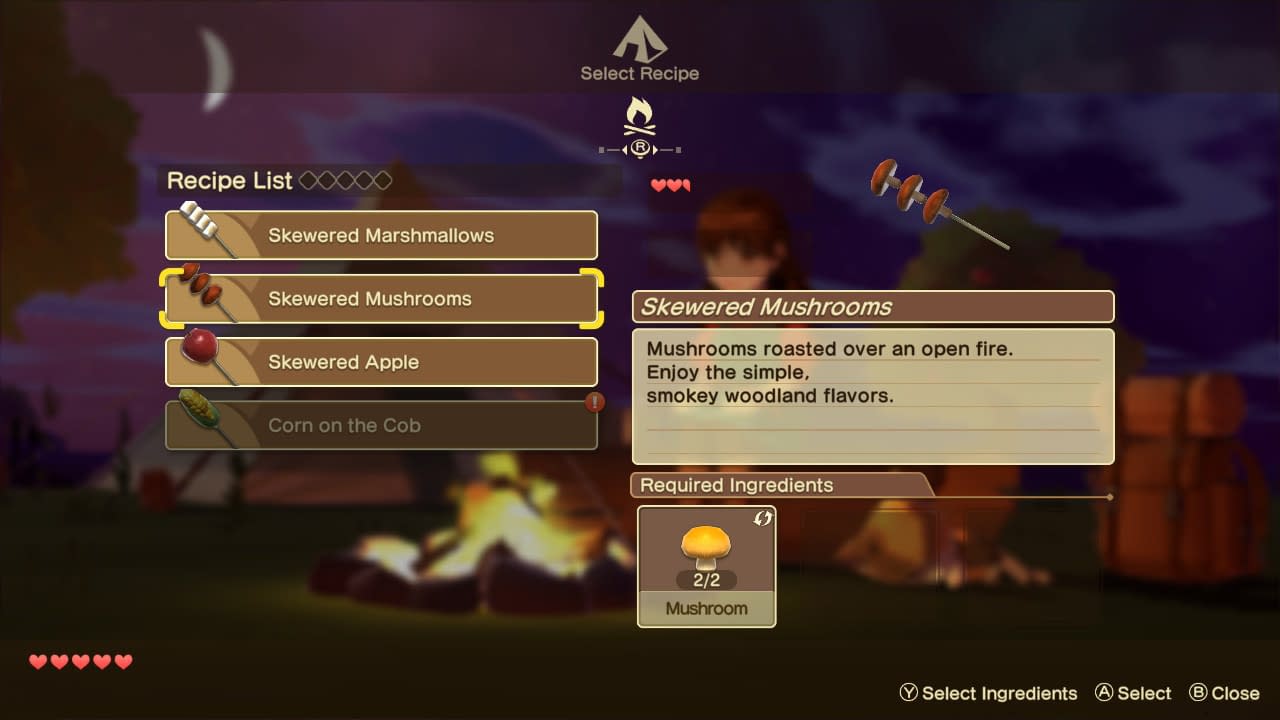The image size is (1280, 720).
Task: Select the greyed-out Corn on the Cob recipe
Action: (x=381, y=425)
